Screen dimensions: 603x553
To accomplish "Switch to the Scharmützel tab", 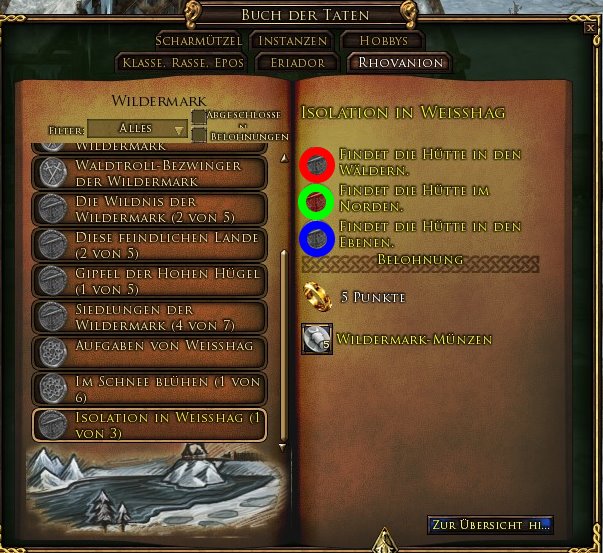I will click(200, 41).
